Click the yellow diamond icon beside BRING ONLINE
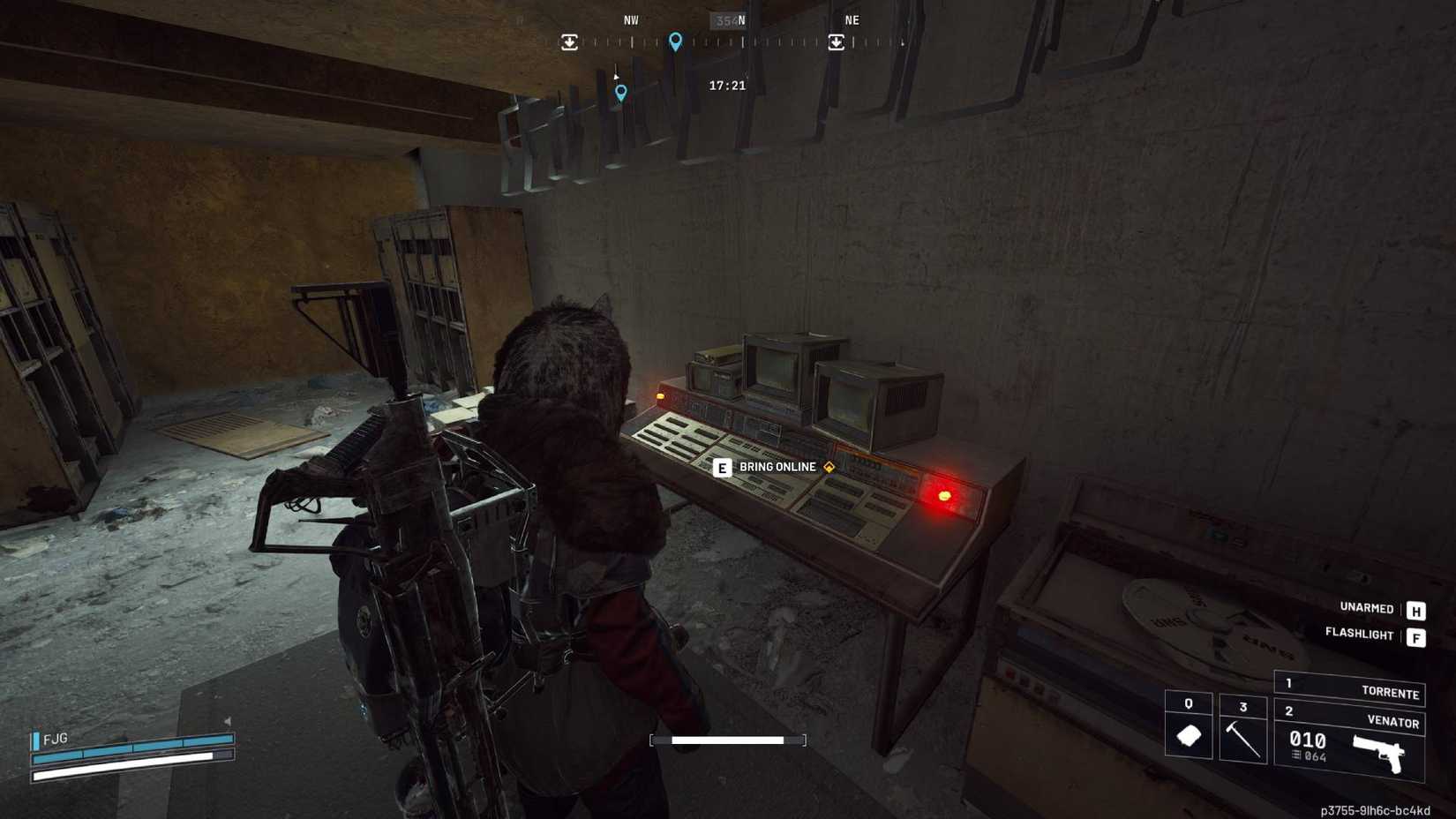 [828, 467]
